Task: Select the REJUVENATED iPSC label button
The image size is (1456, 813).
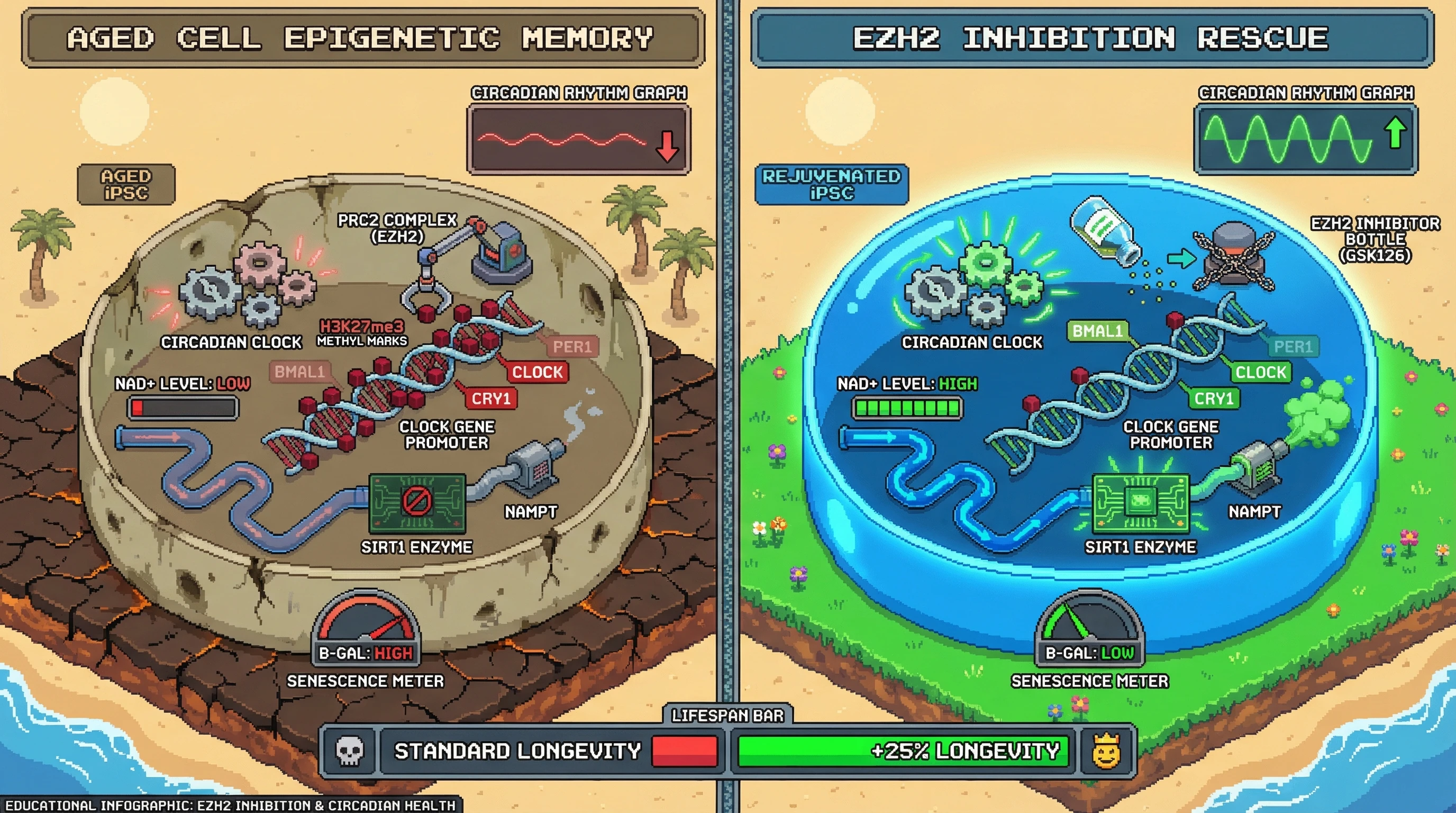Action: (x=831, y=184)
